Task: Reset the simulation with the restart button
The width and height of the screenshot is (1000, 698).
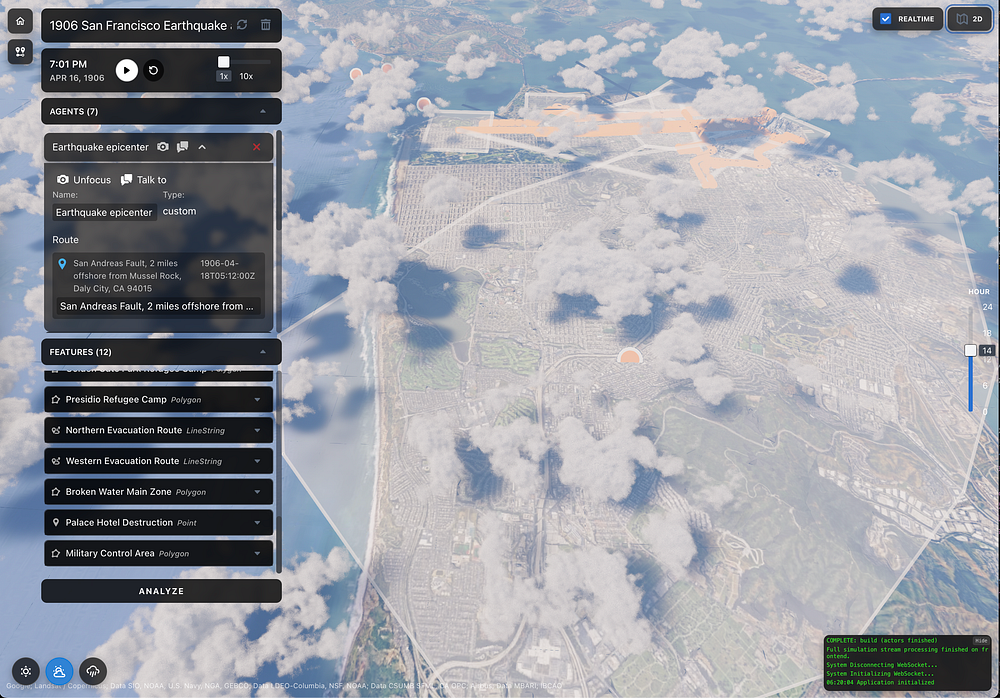Action: (x=153, y=70)
